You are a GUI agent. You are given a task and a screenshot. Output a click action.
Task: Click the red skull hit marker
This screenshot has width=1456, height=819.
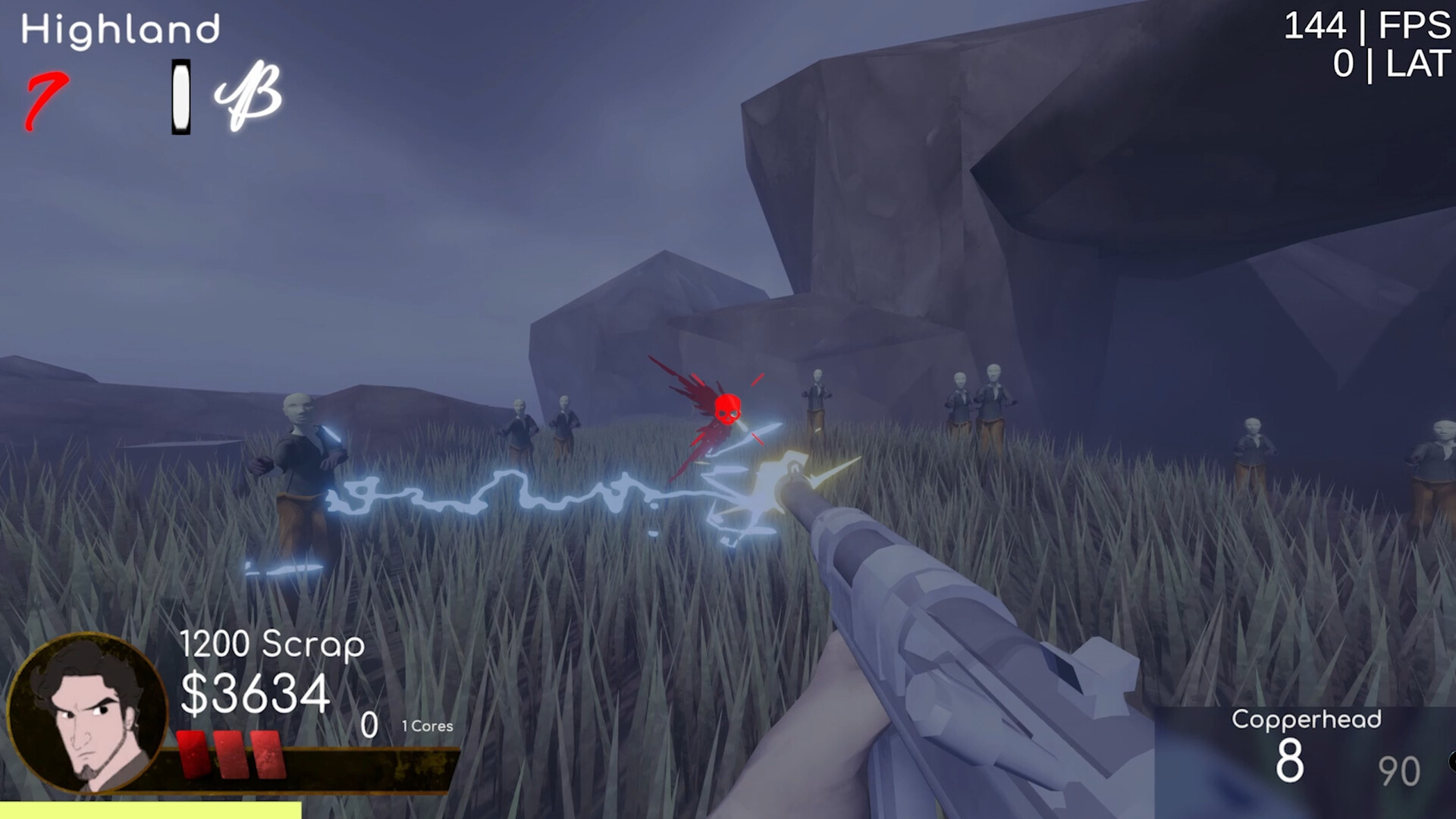click(x=726, y=409)
